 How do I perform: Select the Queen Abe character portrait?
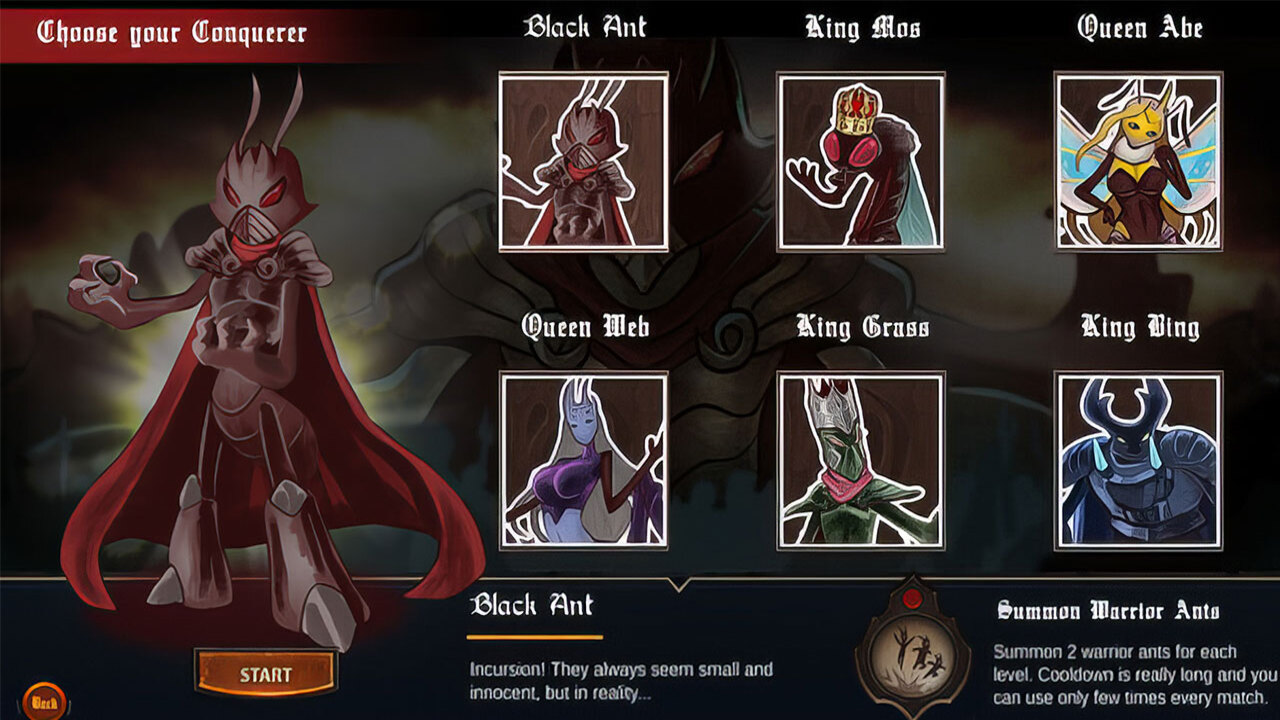tap(1135, 160)
